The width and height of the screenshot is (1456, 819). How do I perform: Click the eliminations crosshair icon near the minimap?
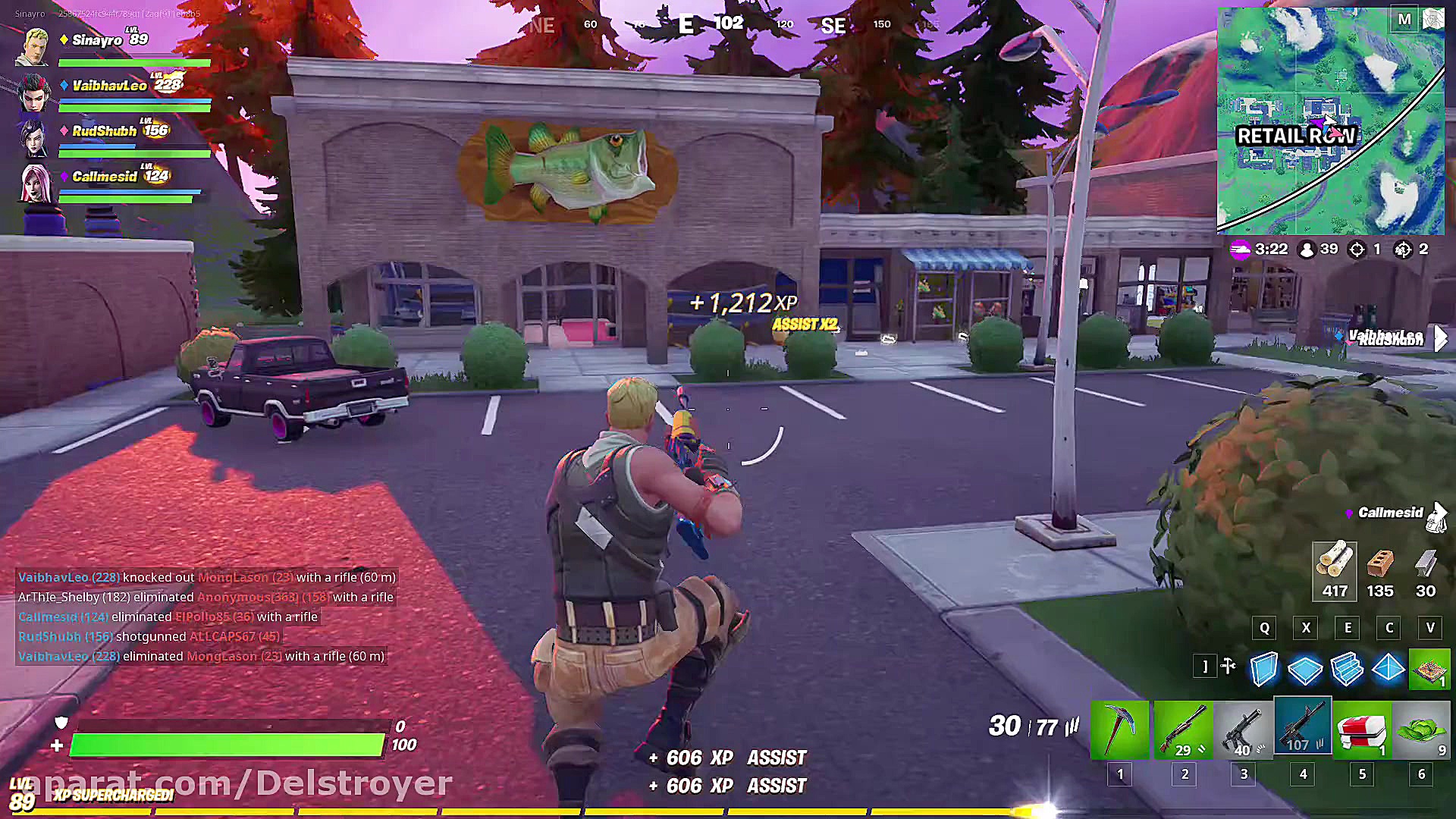tap(1357, 249)
